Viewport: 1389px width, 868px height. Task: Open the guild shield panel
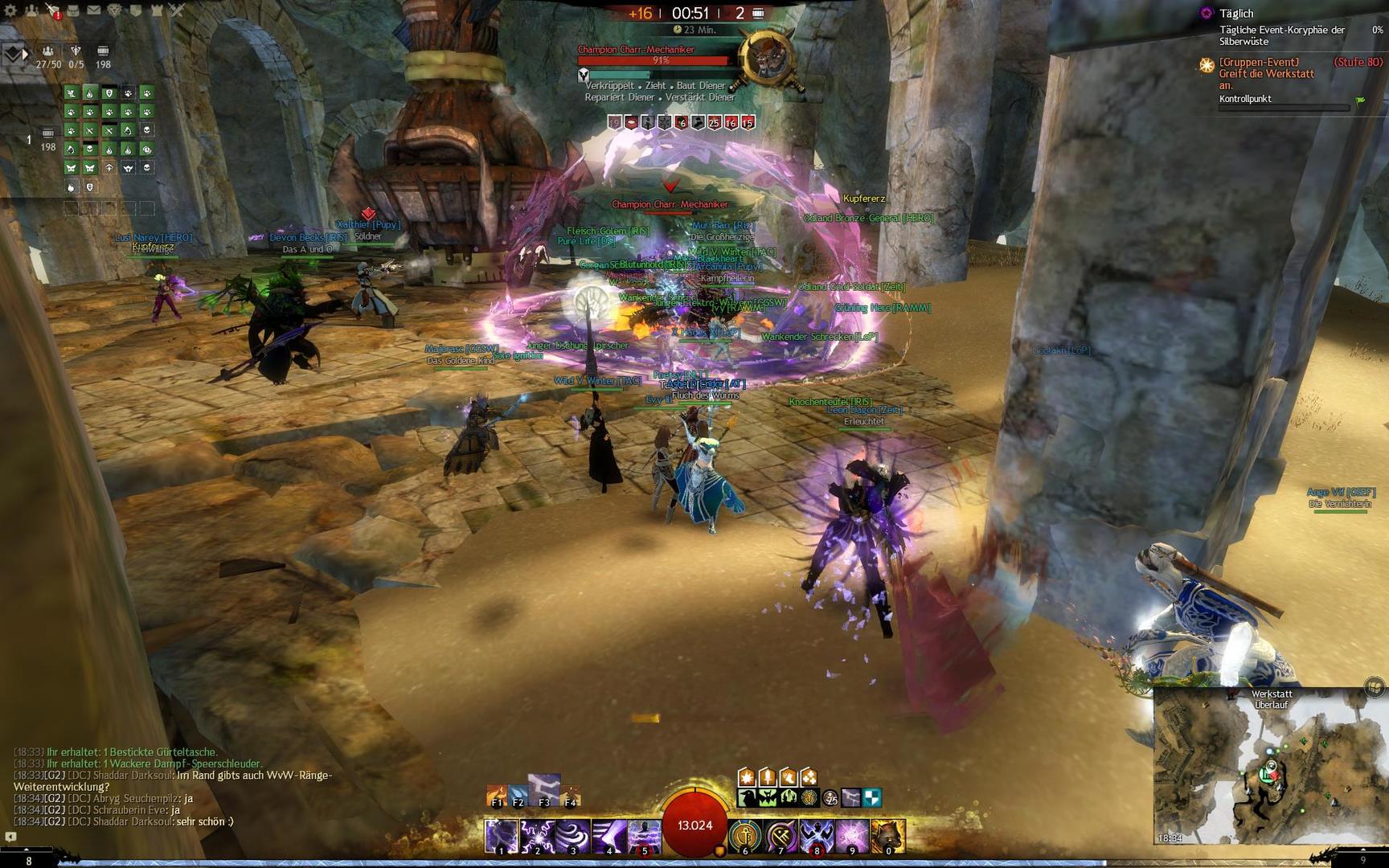pyautogui.click(x=136, y=10)
